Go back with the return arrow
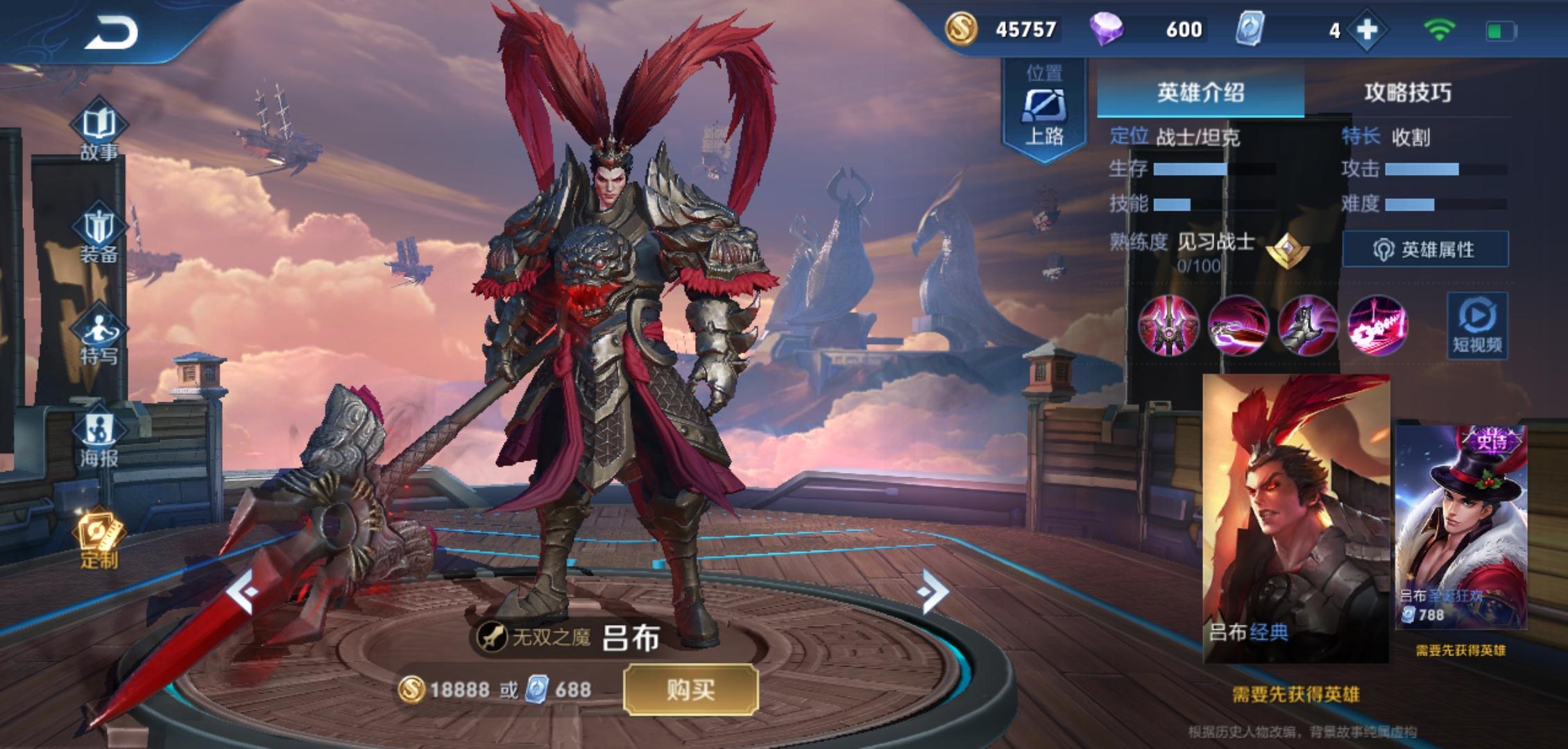The height and width of the screenshot is (749, 1568). click(111, 33)
